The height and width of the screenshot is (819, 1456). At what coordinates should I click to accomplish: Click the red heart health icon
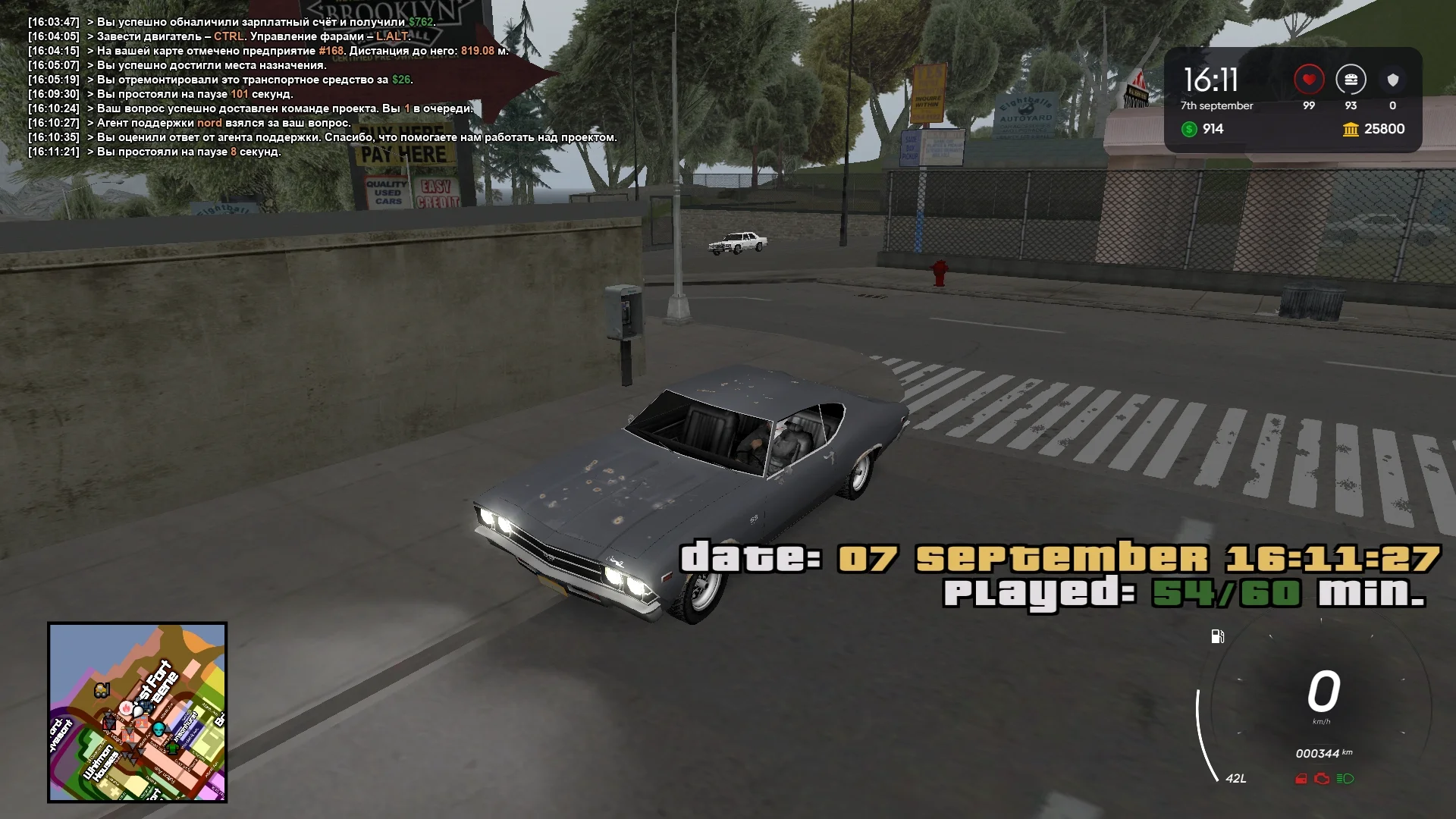click(x=1309, y=80)
